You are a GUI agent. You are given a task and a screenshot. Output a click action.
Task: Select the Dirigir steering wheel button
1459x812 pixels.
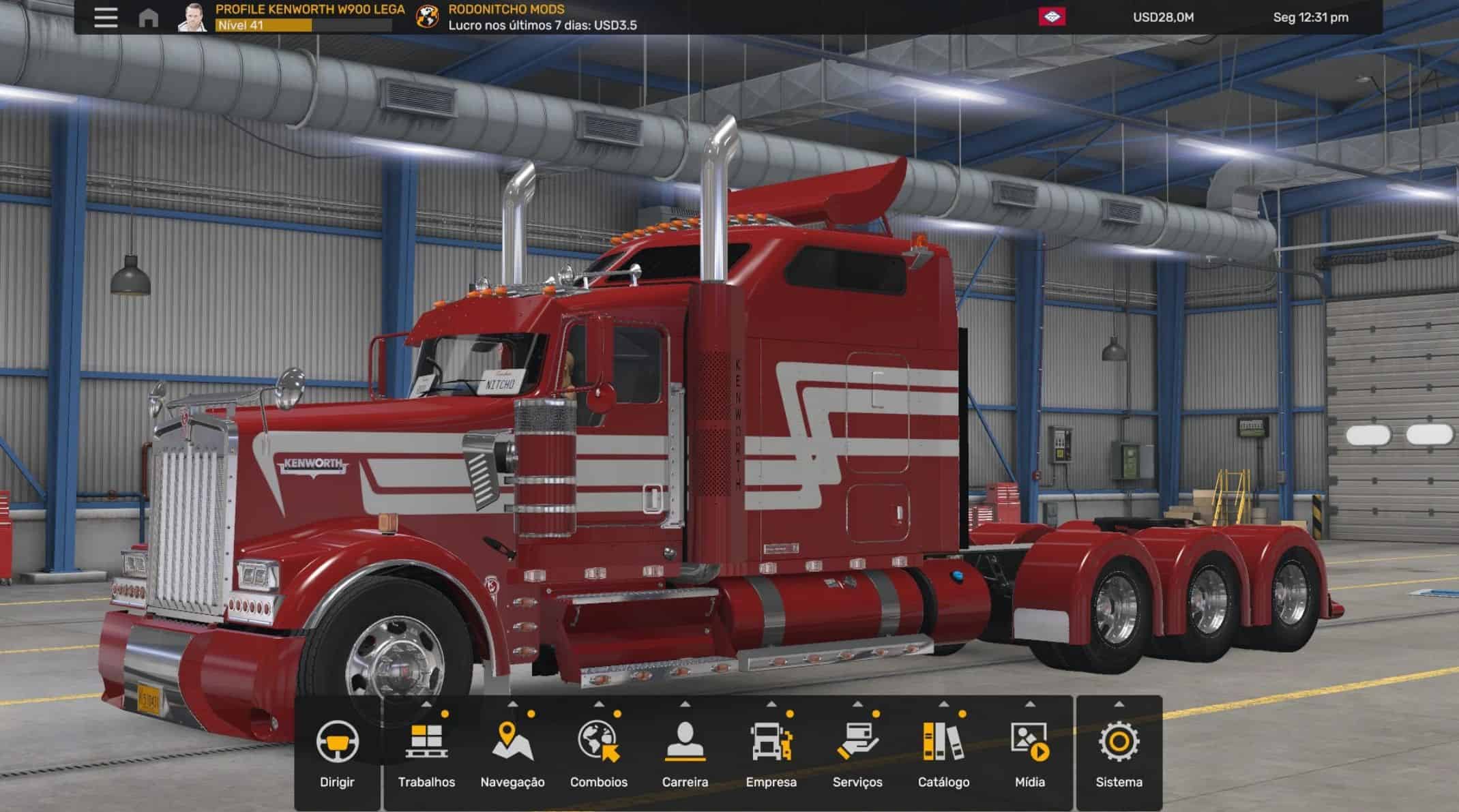coord(337,753)
